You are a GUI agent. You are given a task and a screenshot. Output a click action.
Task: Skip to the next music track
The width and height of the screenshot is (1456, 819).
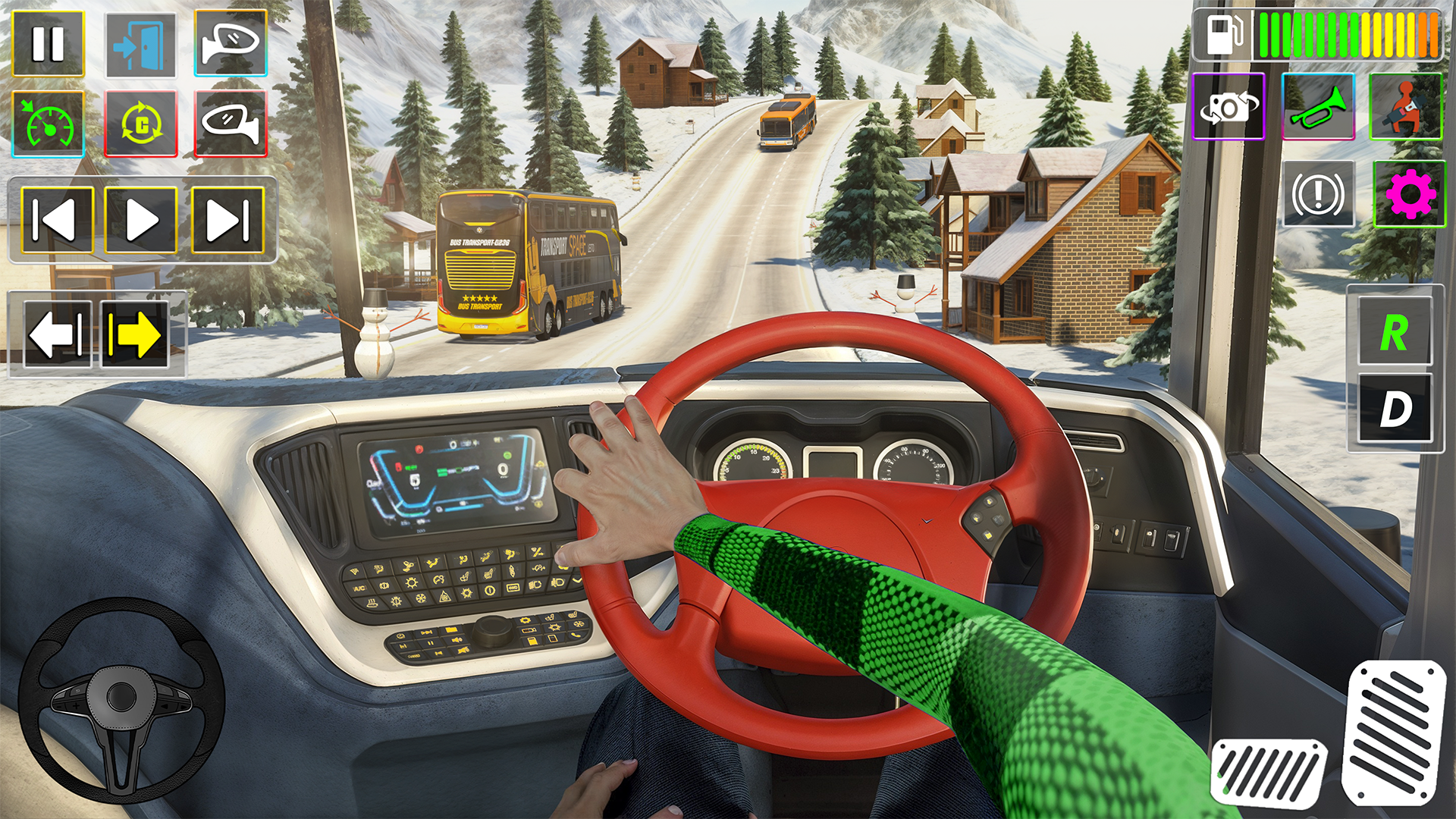pyautogui.click(x=227, y=220)
